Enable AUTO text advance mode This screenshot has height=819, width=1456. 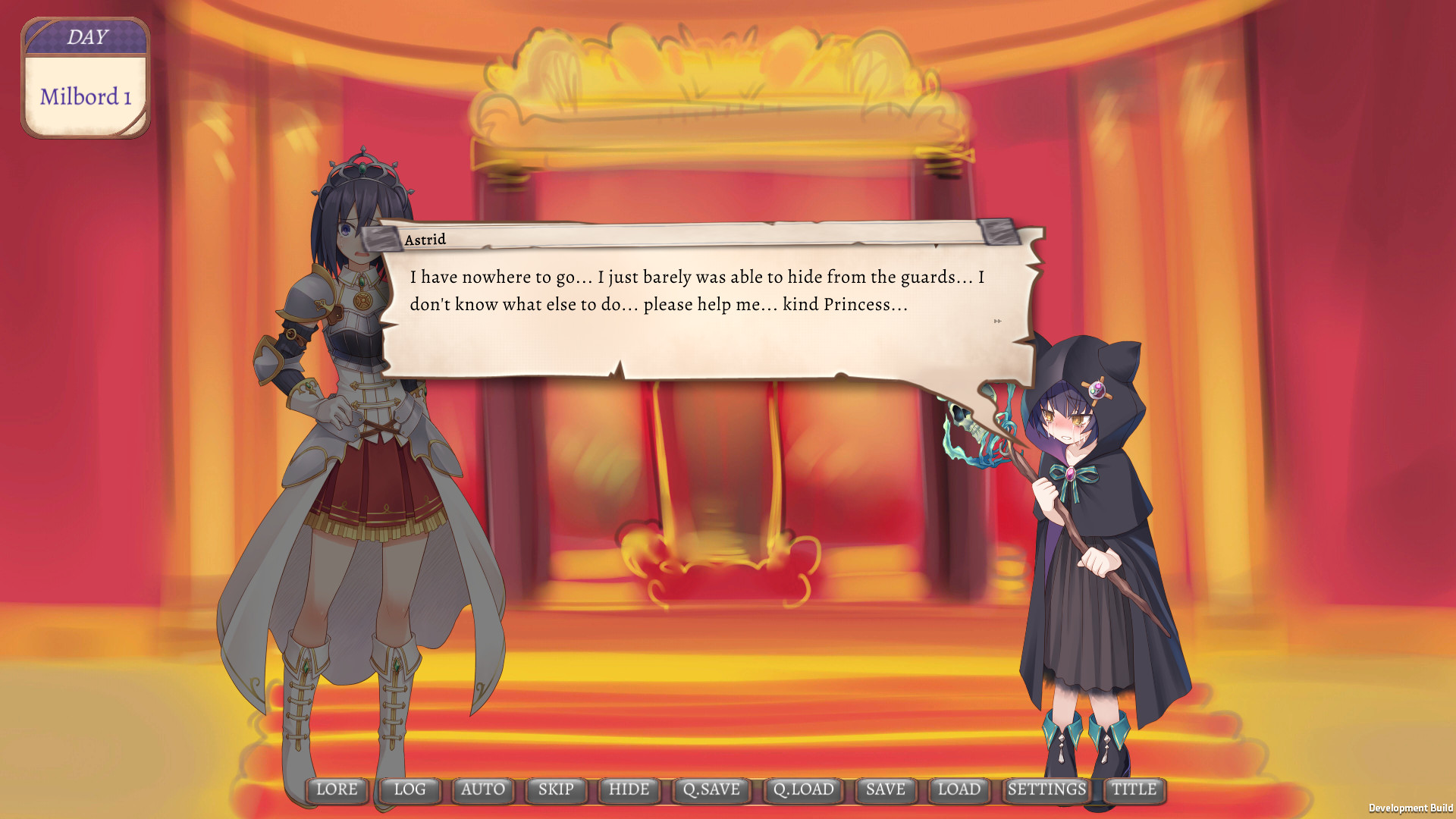click(x=482, y=789)
